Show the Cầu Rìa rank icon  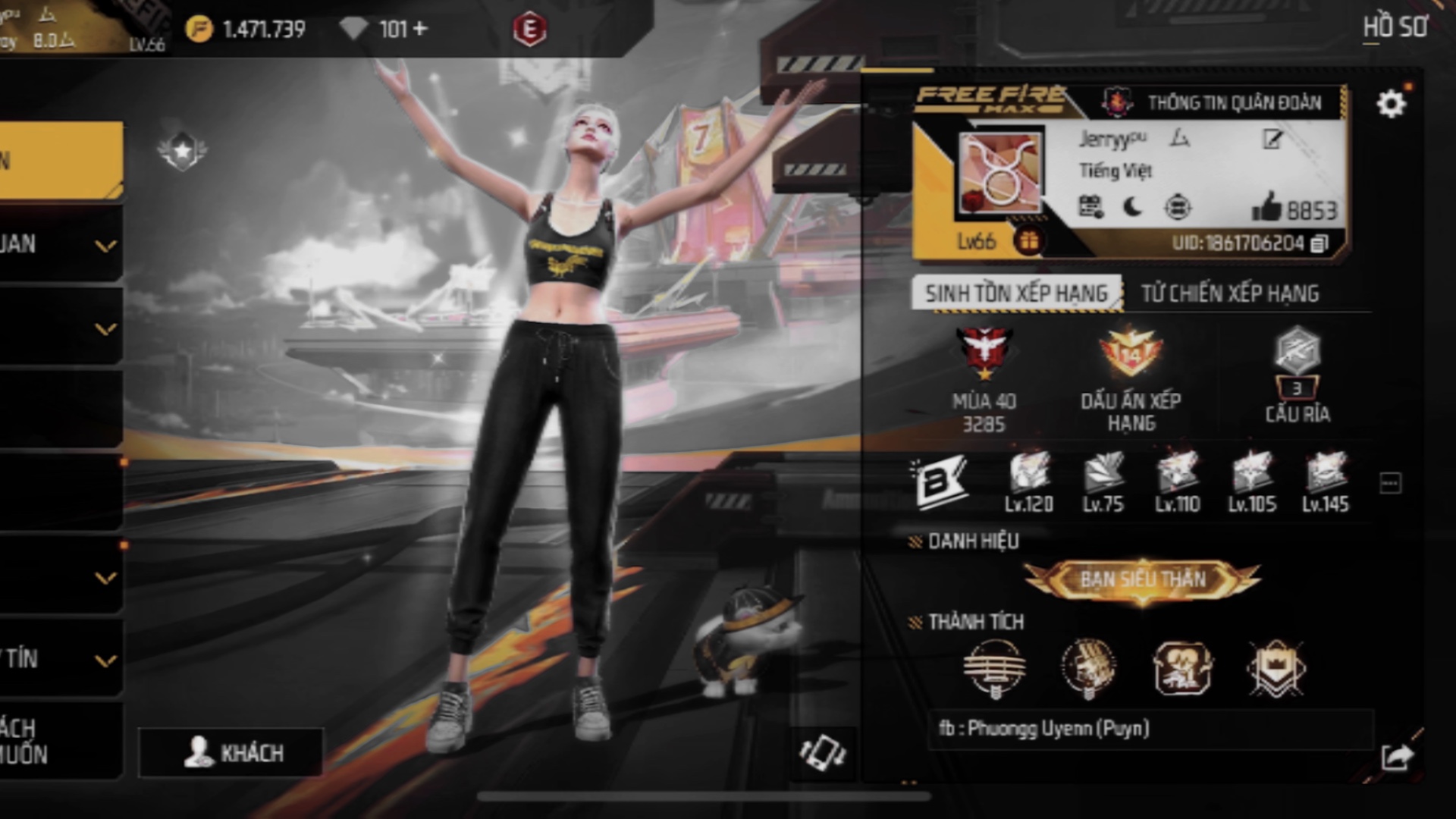(x=1297, y=351)
